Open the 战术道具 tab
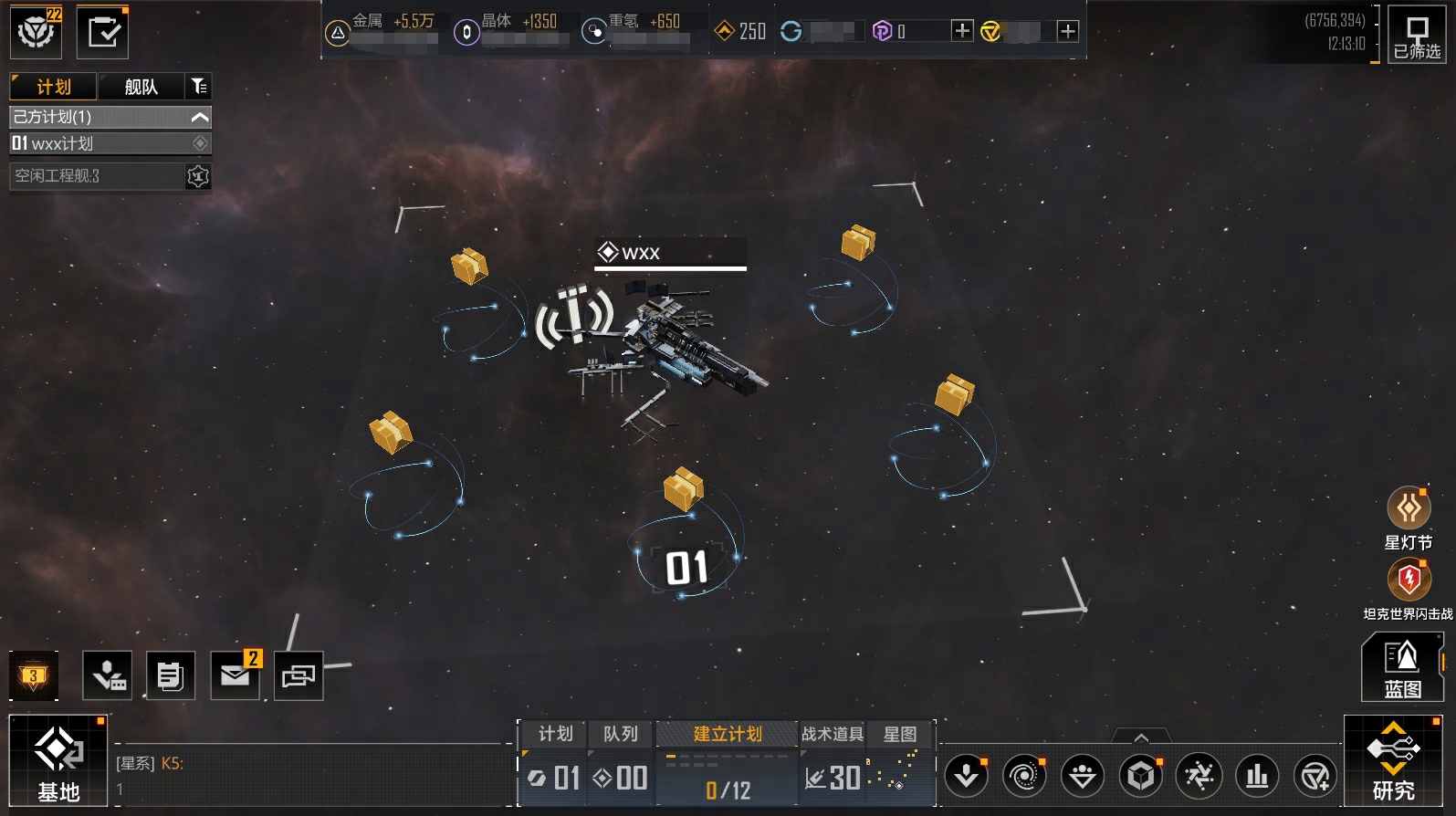 [x=832, y=734]
